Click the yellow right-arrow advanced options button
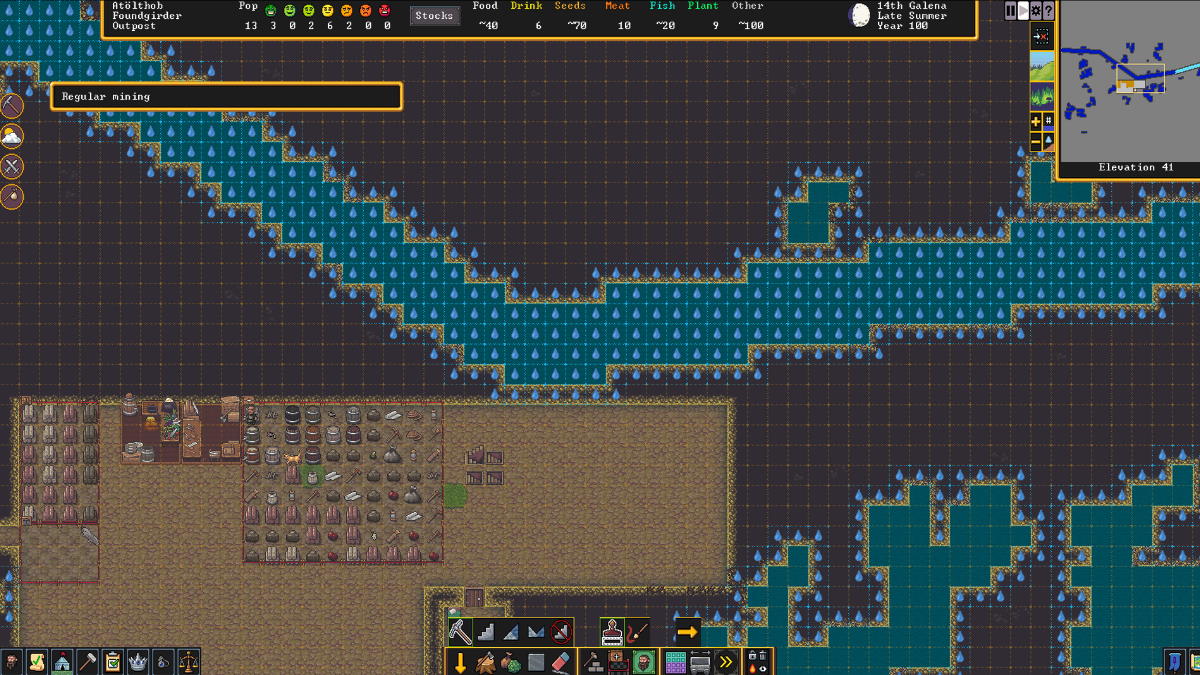The image size is (1200, 675). point(687,632)
